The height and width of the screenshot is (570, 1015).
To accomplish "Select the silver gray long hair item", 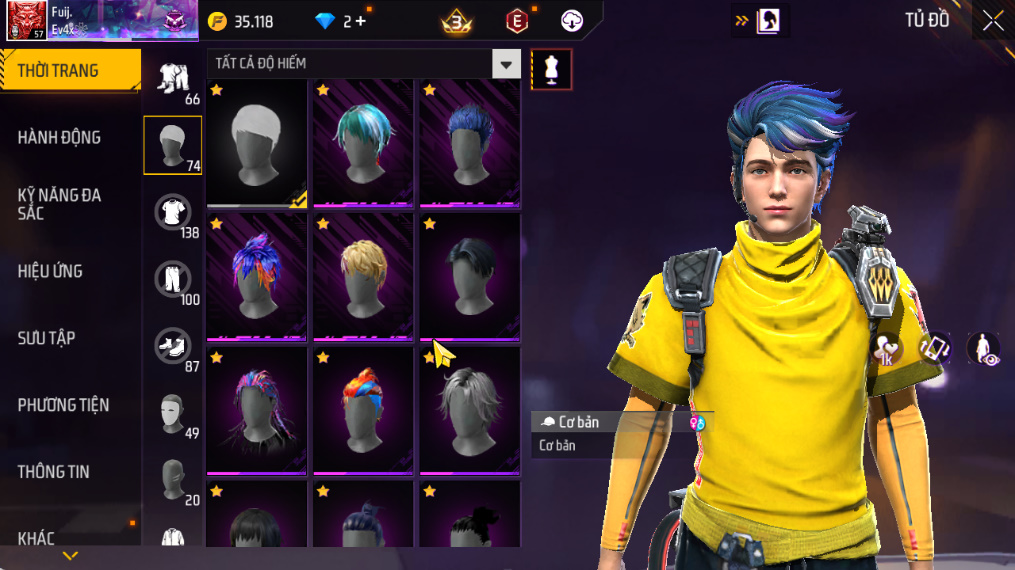I will [469, 409].
